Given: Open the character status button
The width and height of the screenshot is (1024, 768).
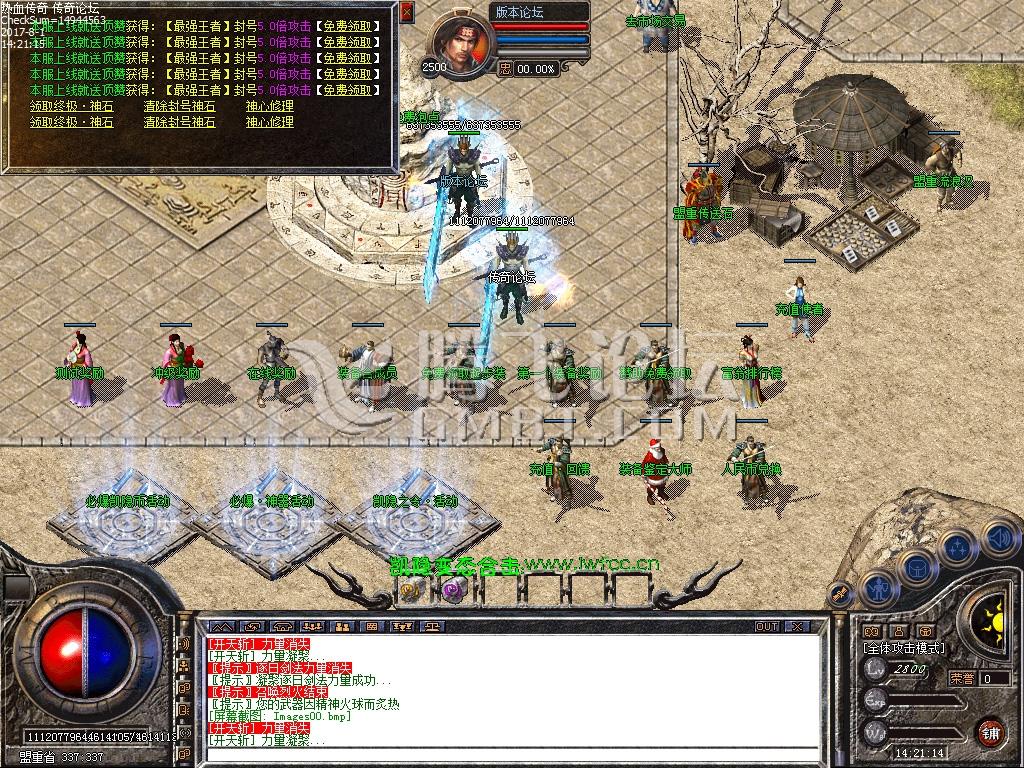Looking at the screenshot, I should (877, 587).
